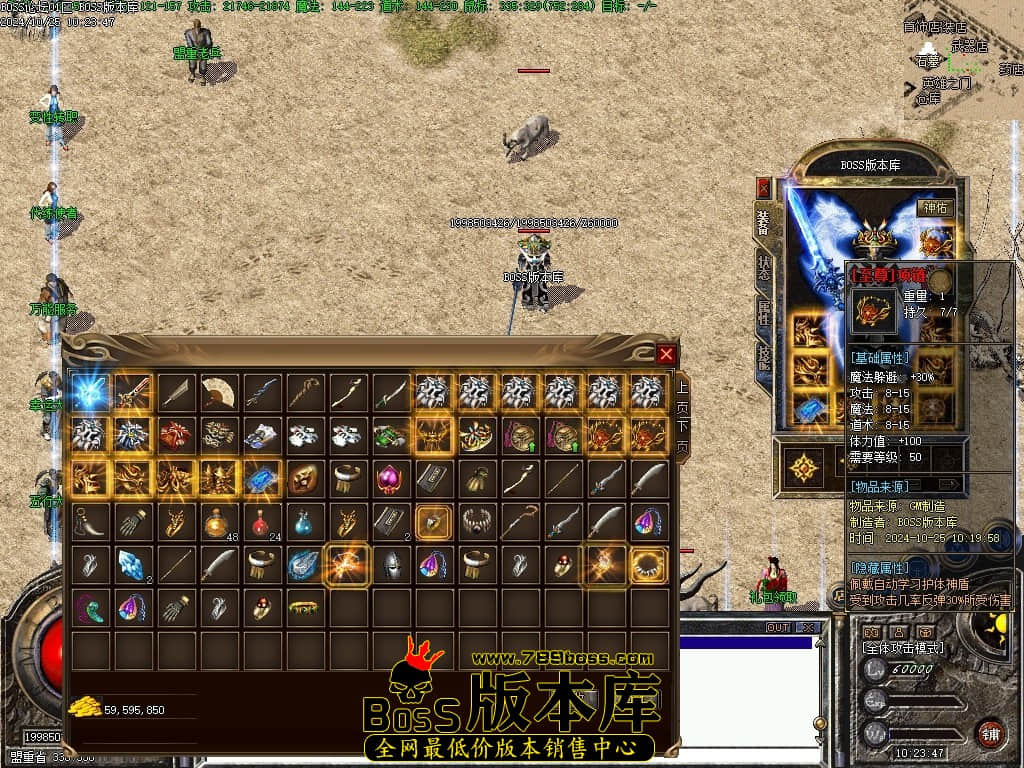Screen dimensions: 1024x768
Task: Close the inventory bag window
Action: 666,354
